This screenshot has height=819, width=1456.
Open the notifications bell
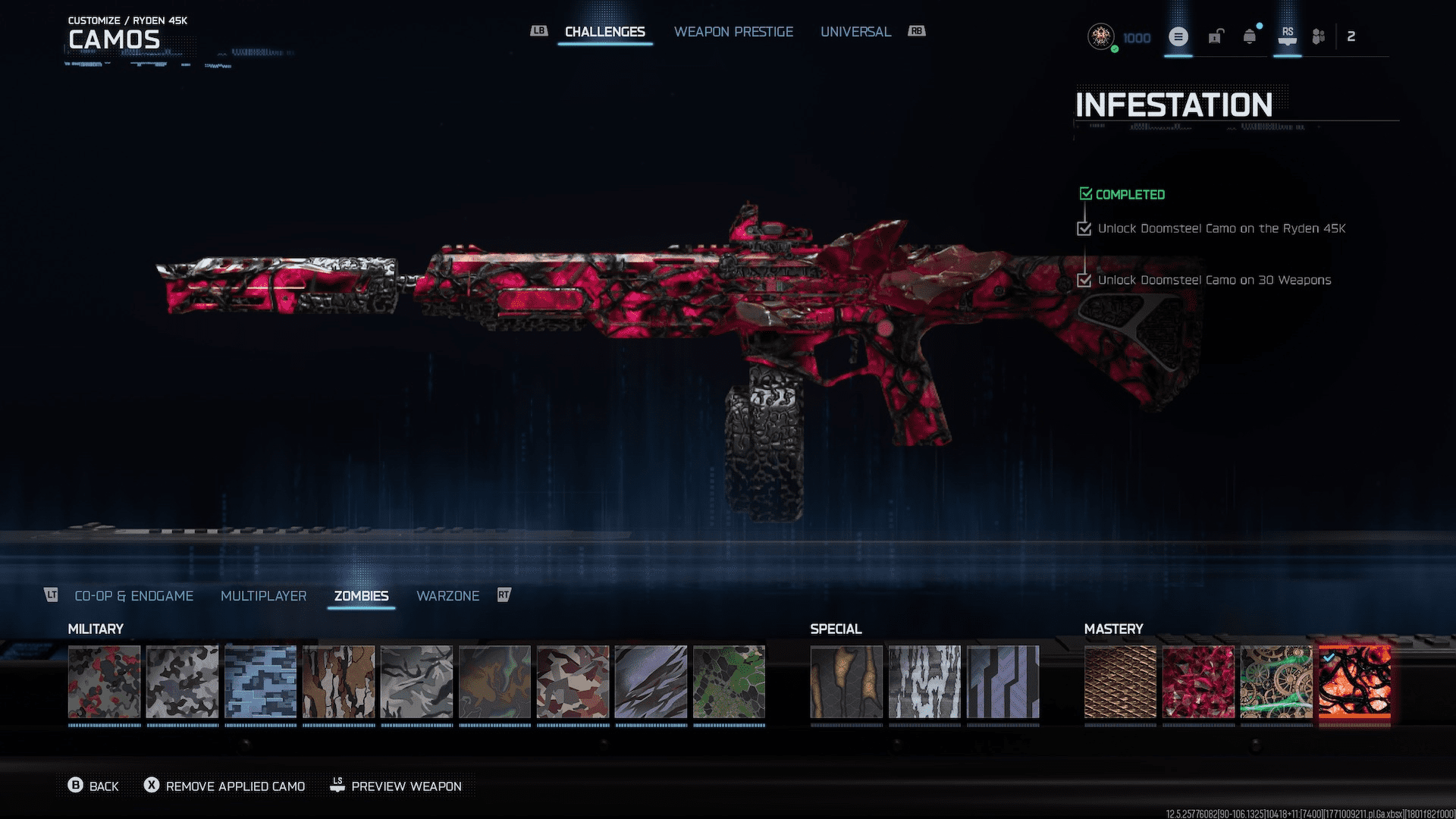(1250, 36)
